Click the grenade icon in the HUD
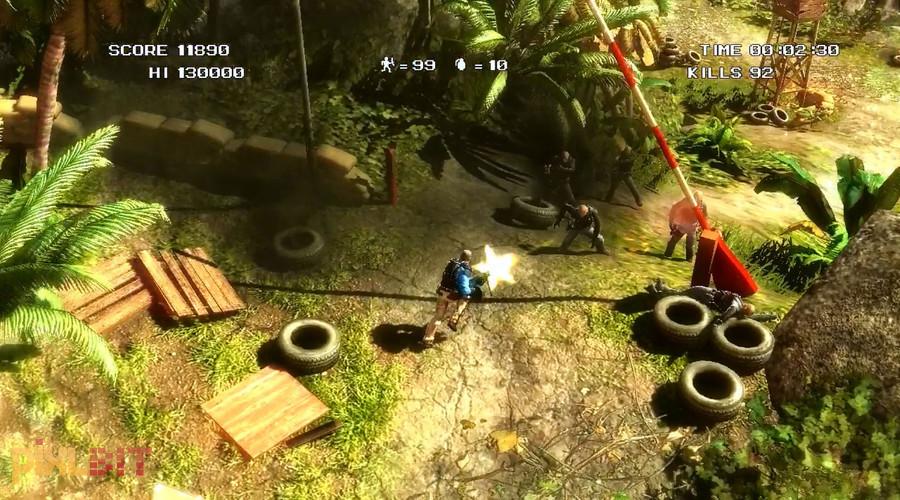The image size is (900, 500). (x=461, y=65)
